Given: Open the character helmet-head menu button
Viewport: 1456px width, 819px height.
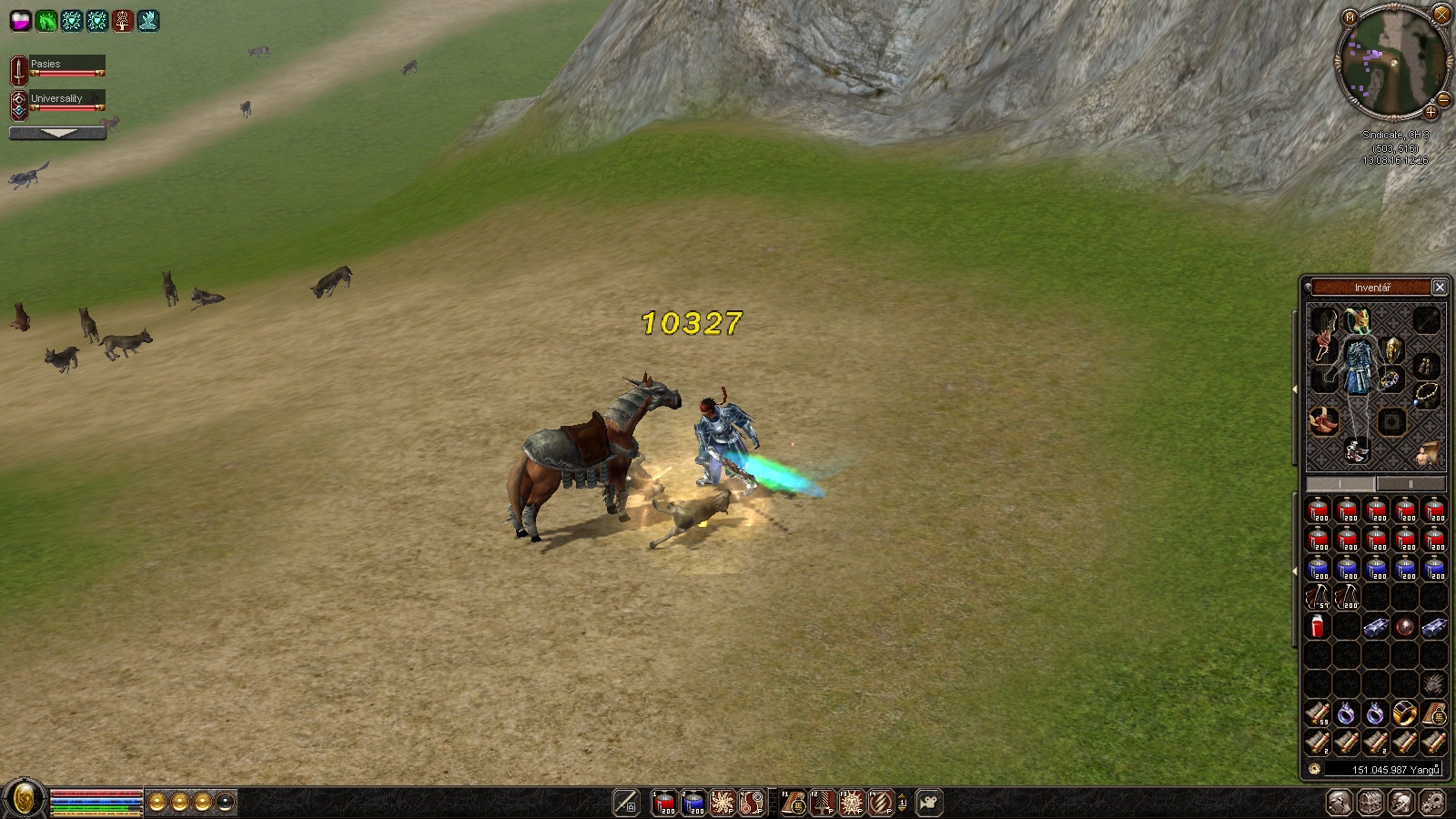Looking at the screenshot, I should click(1339, 803).
